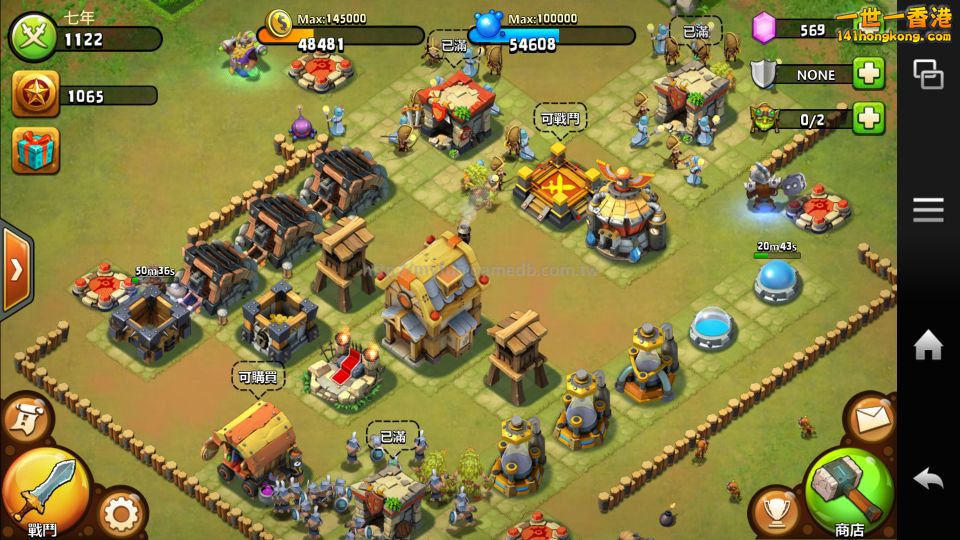Tap the 可戰鬥 battle-ready bubble
This screenshot has width=960, height=540.
(559, 118)
